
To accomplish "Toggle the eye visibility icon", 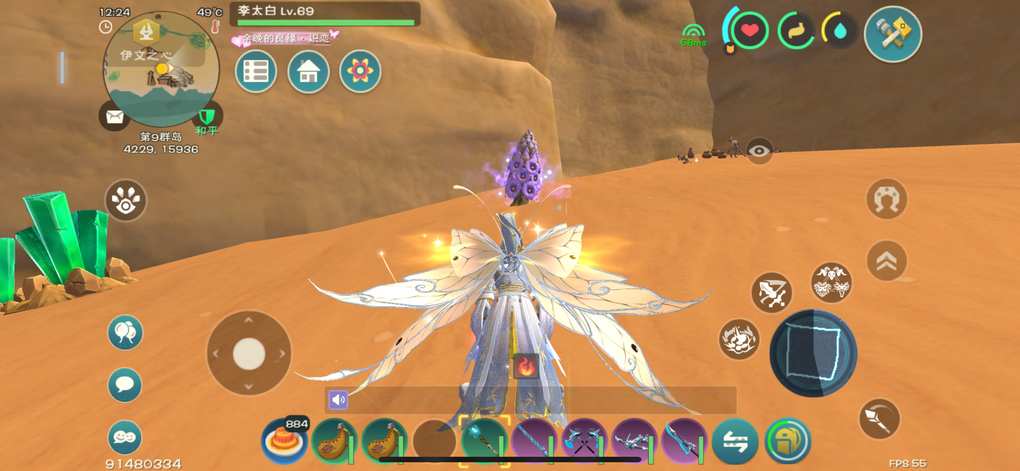I will click(x=760, y=151).
